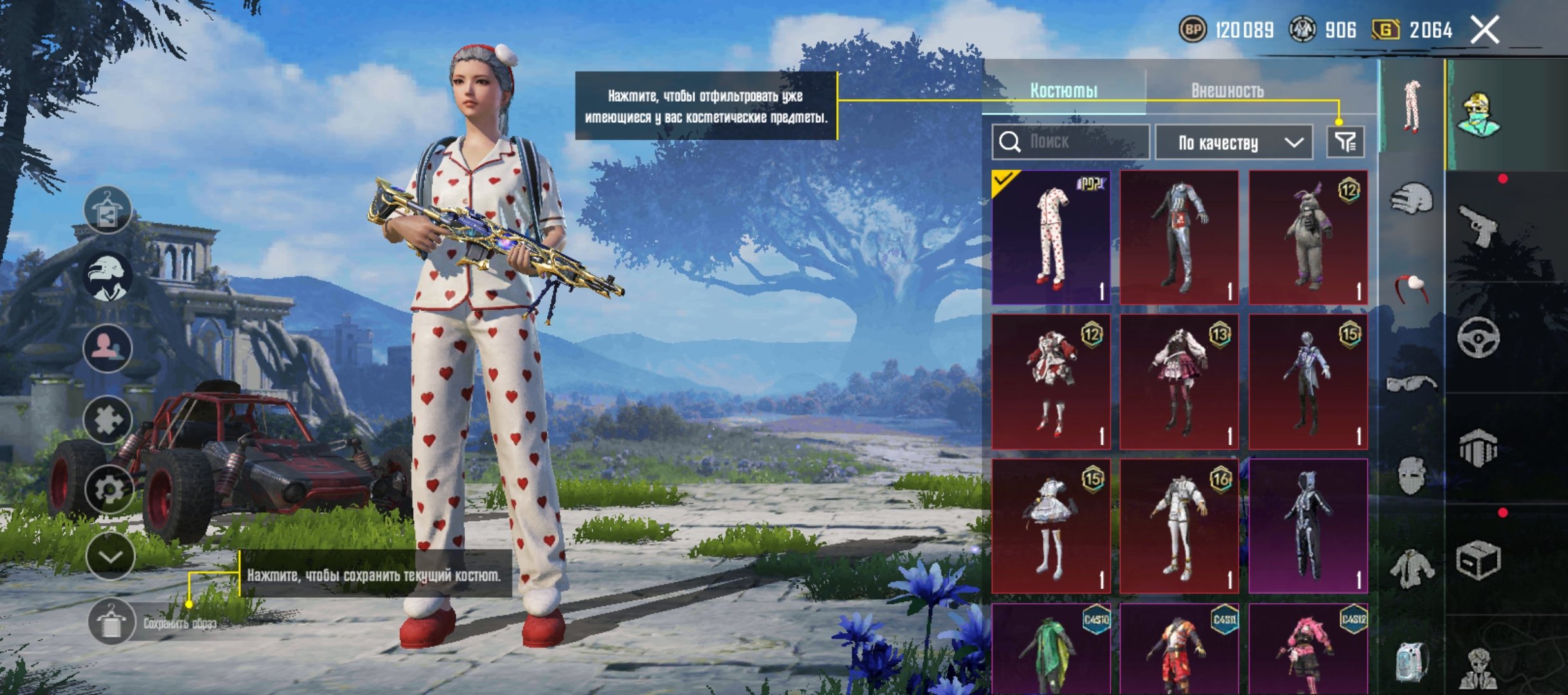Click the gear settings icon on left

pyautogui.click(x=109, y=489)
